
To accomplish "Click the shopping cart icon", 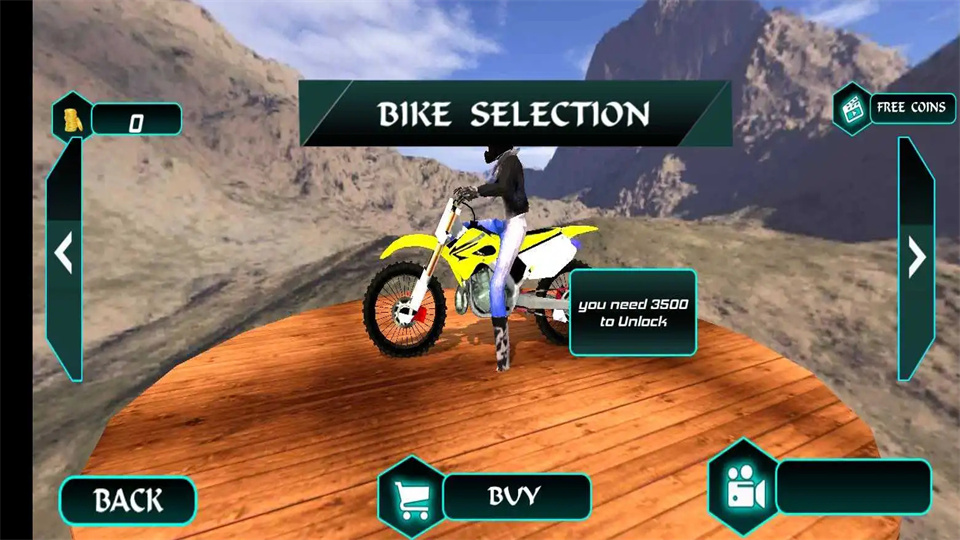I will pyautogui.click(x=411, y=495).
